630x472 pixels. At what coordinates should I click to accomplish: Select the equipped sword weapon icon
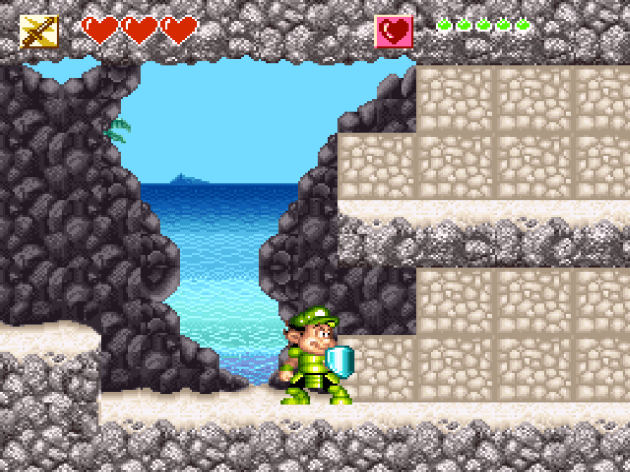coord(39,32)
